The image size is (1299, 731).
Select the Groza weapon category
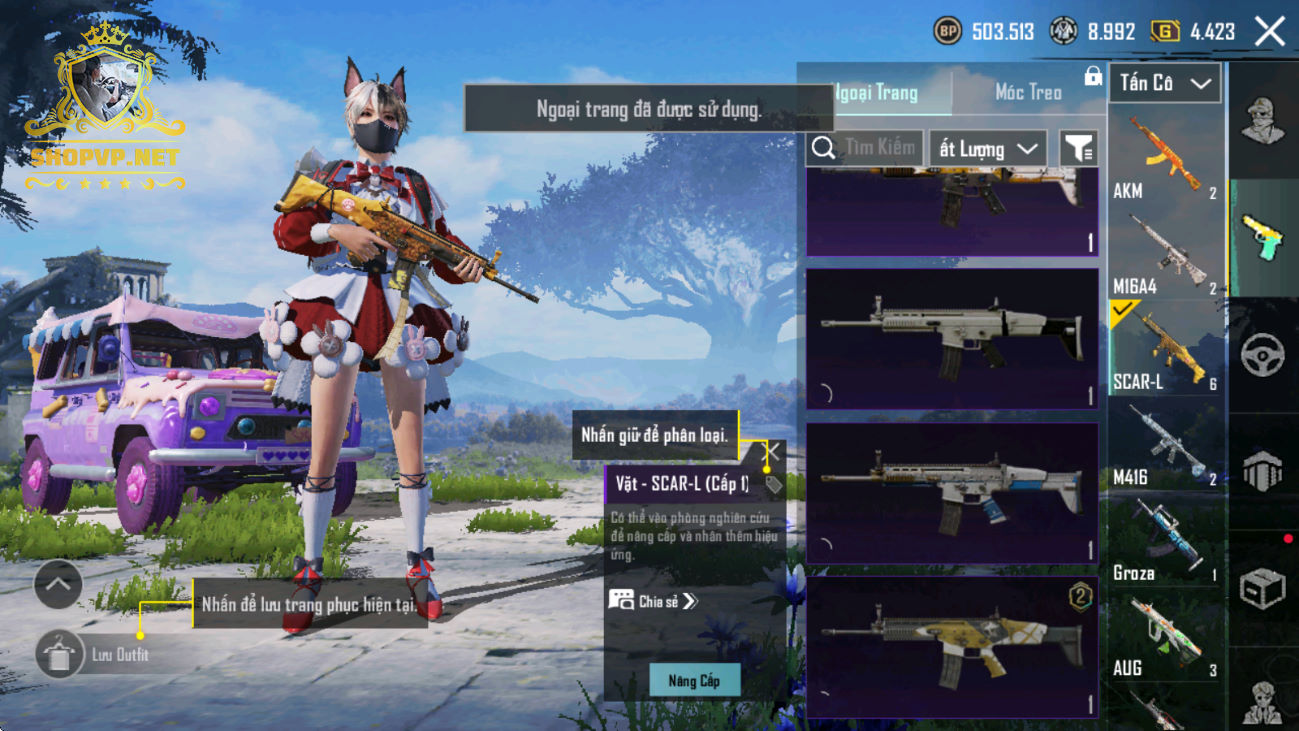(x=1166, y=540)
